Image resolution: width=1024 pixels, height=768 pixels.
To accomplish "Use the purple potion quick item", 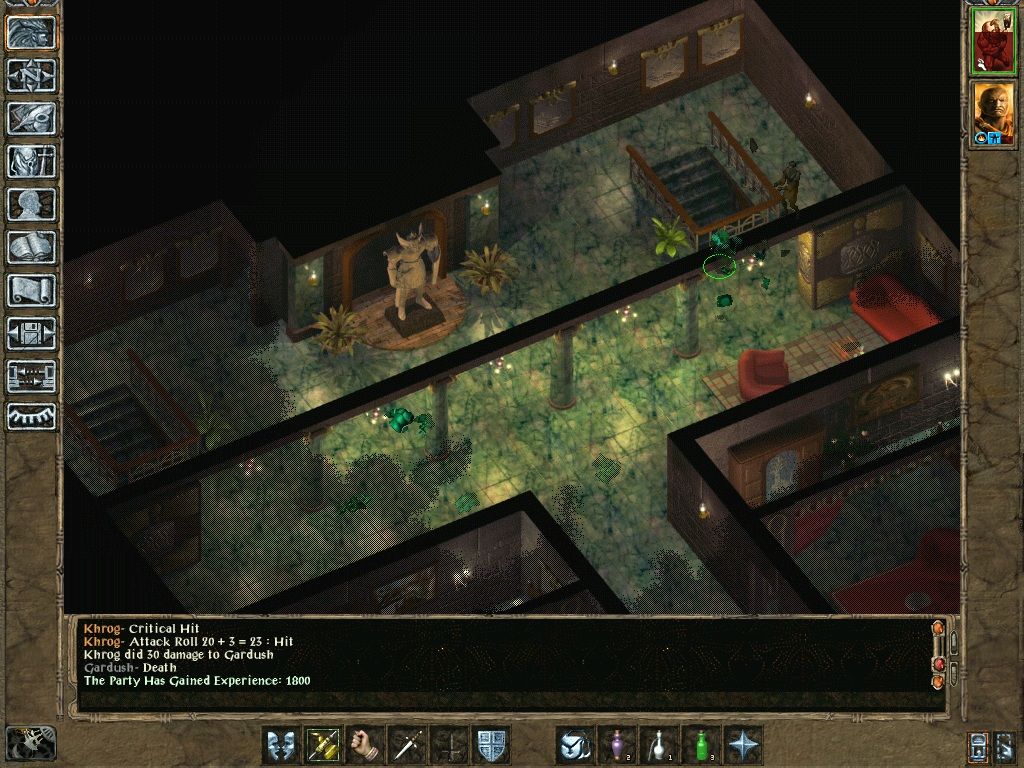I will [x=617, y=745].
